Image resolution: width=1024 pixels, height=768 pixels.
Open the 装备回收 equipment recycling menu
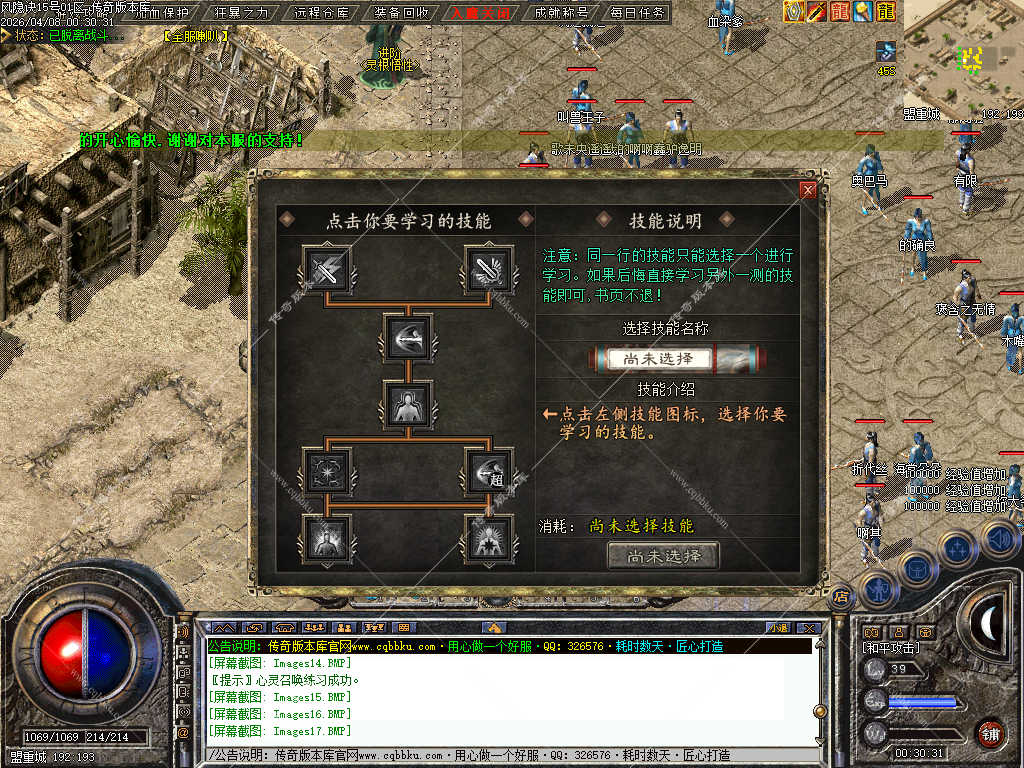point(402,13)
